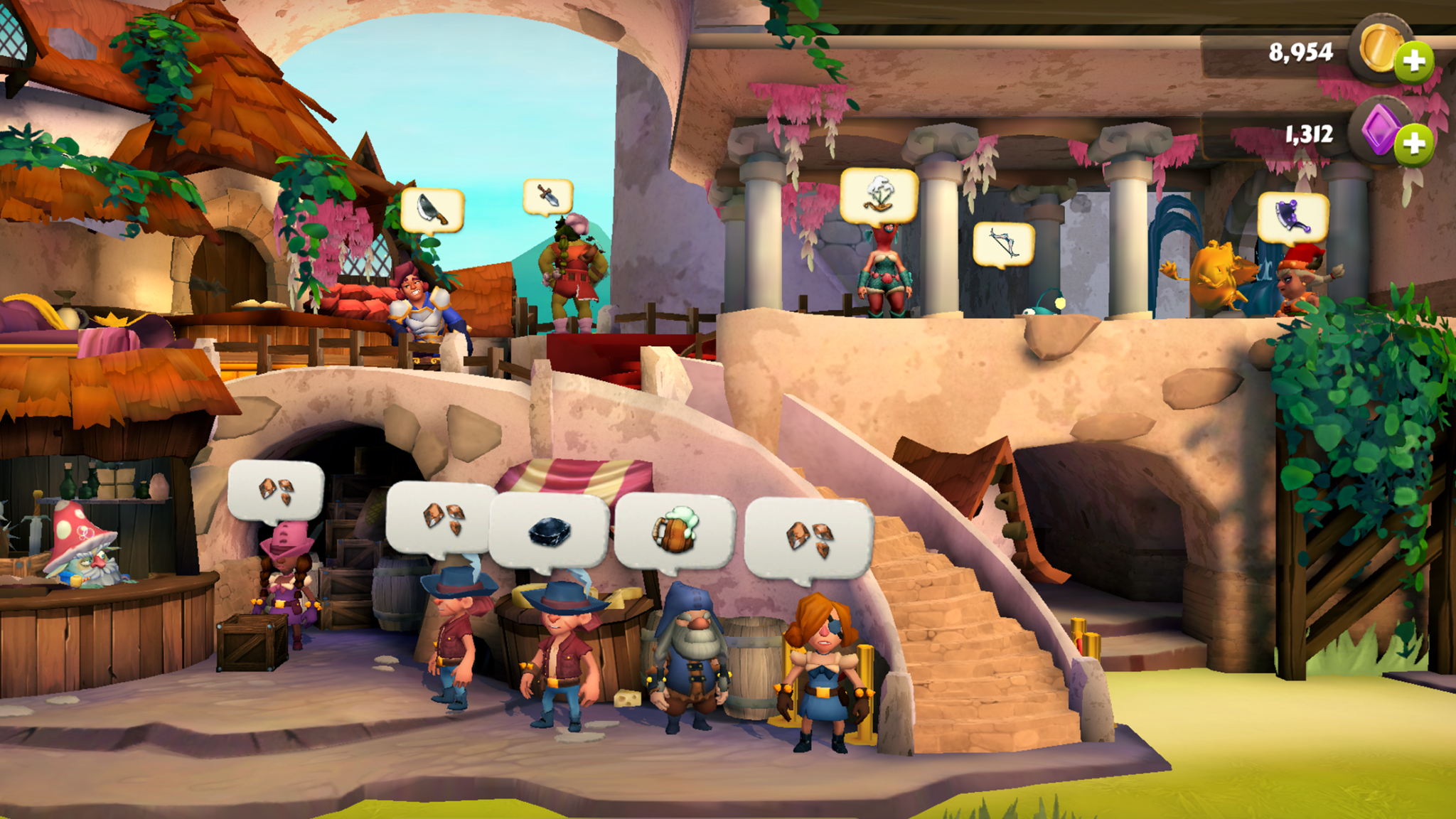
Task: Open the purple studded axe request bubble
Action: (x=1292, y=217)
